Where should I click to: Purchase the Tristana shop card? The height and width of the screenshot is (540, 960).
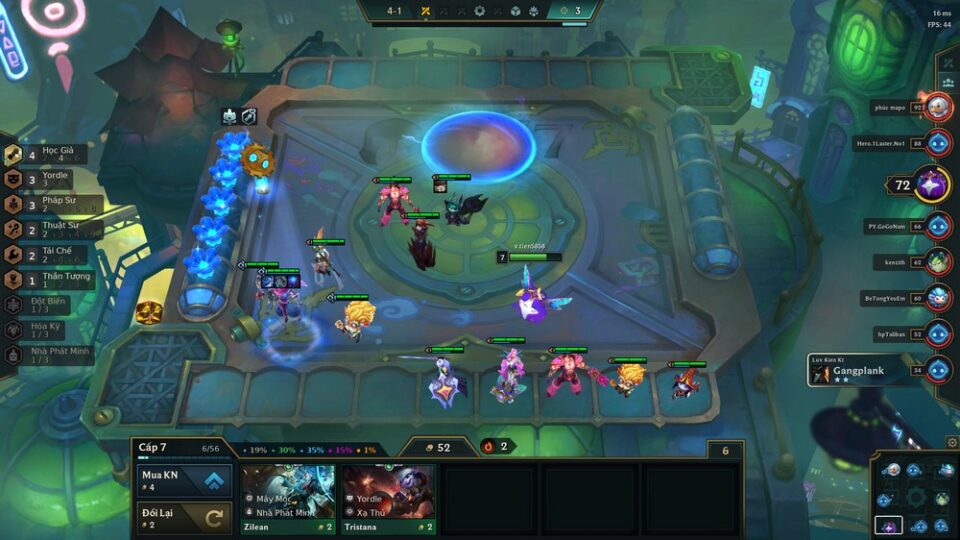(388, 498)
